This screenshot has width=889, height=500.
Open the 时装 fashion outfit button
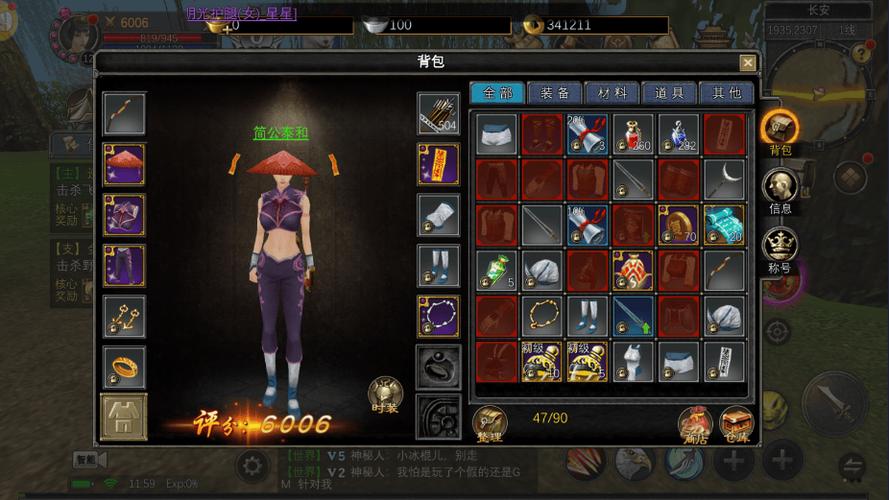coord(385,394)
